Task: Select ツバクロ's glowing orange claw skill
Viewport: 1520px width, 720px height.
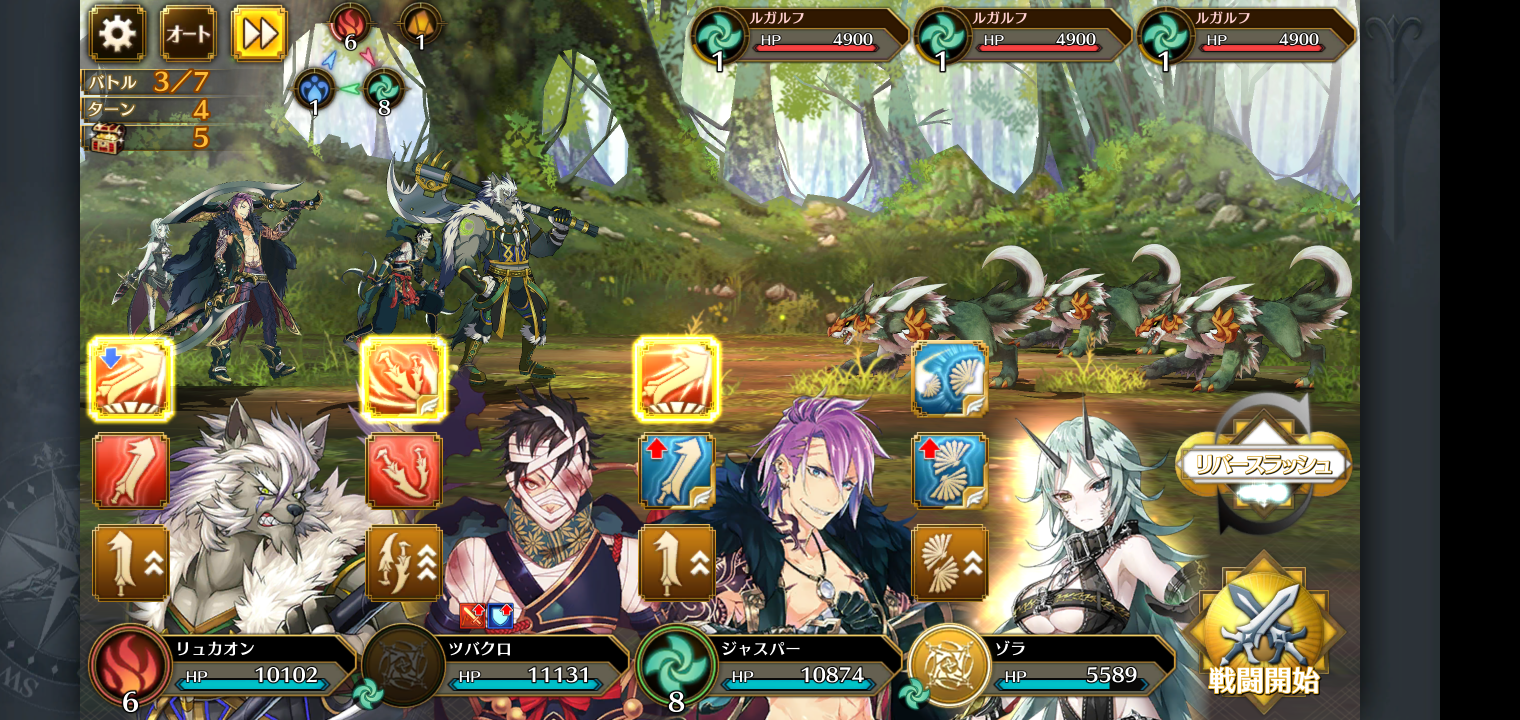Action: point(404,380)
